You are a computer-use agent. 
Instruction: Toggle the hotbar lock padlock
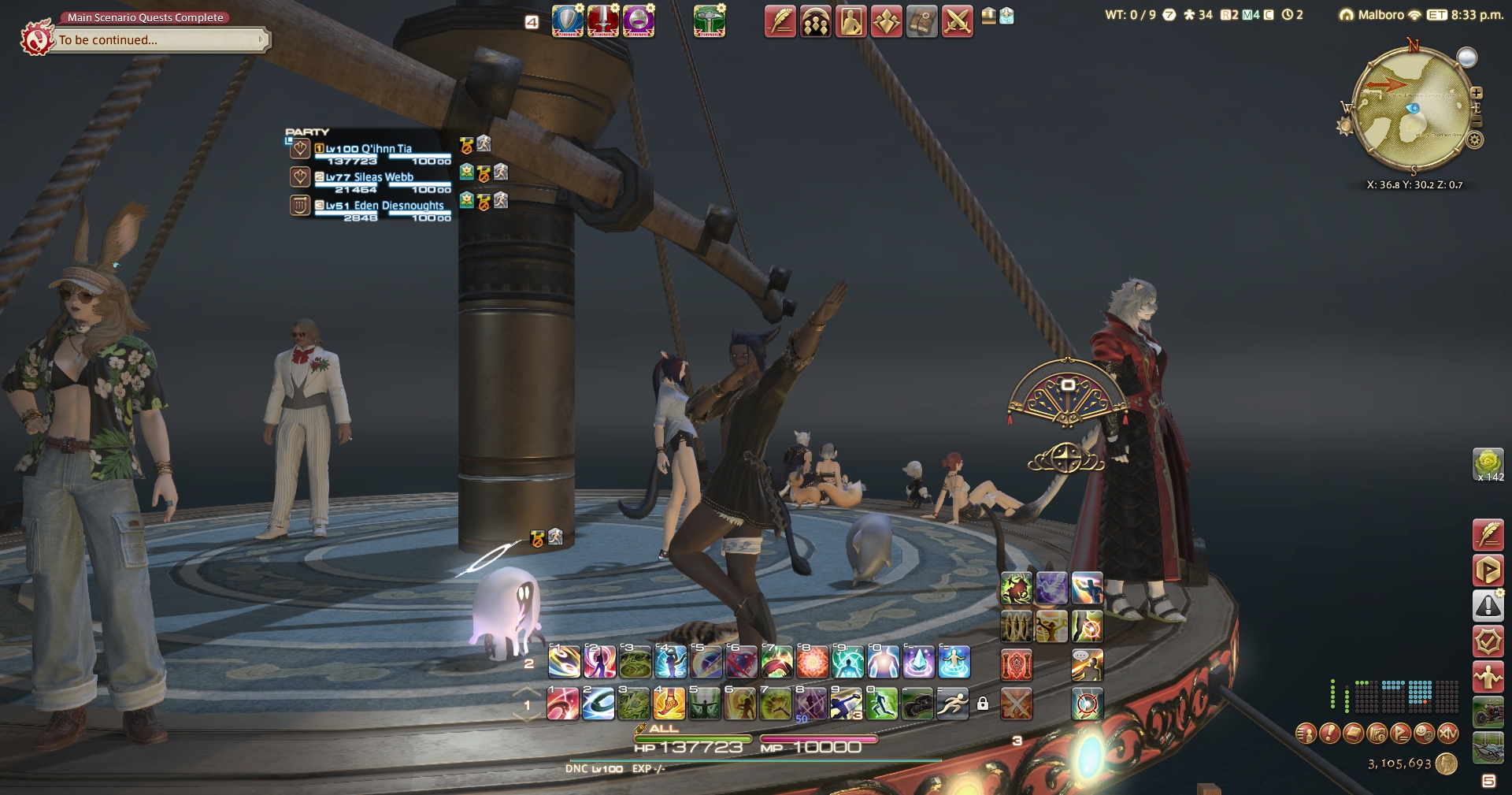click(983, 704)
